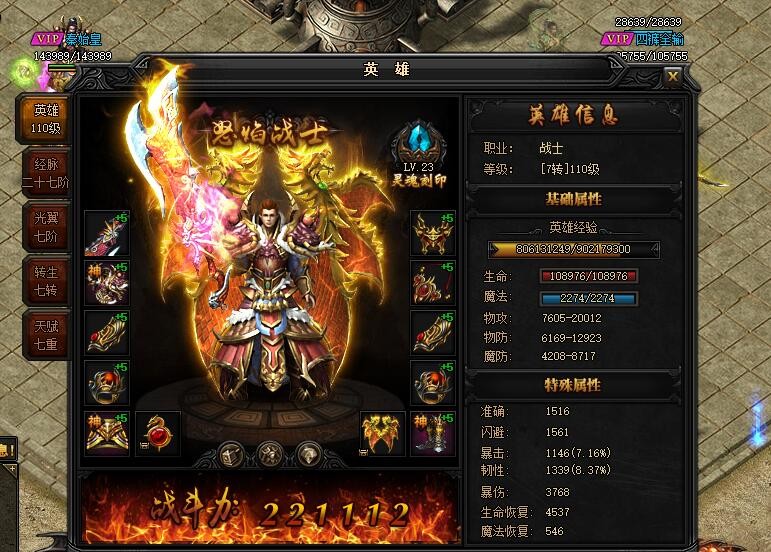The height and width of the screenshot is (552, 771).
Task: Close the 英雄 hero window
Action: [x=673, y=75]
